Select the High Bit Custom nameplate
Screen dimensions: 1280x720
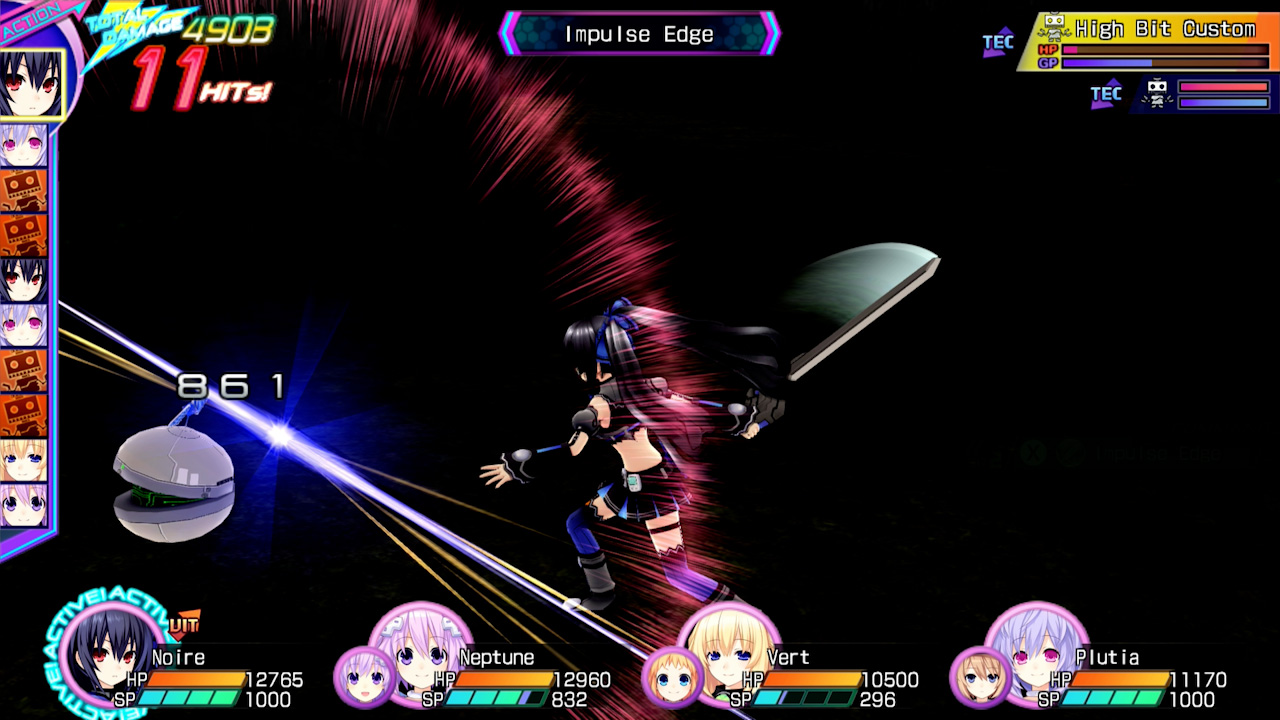1165,28
